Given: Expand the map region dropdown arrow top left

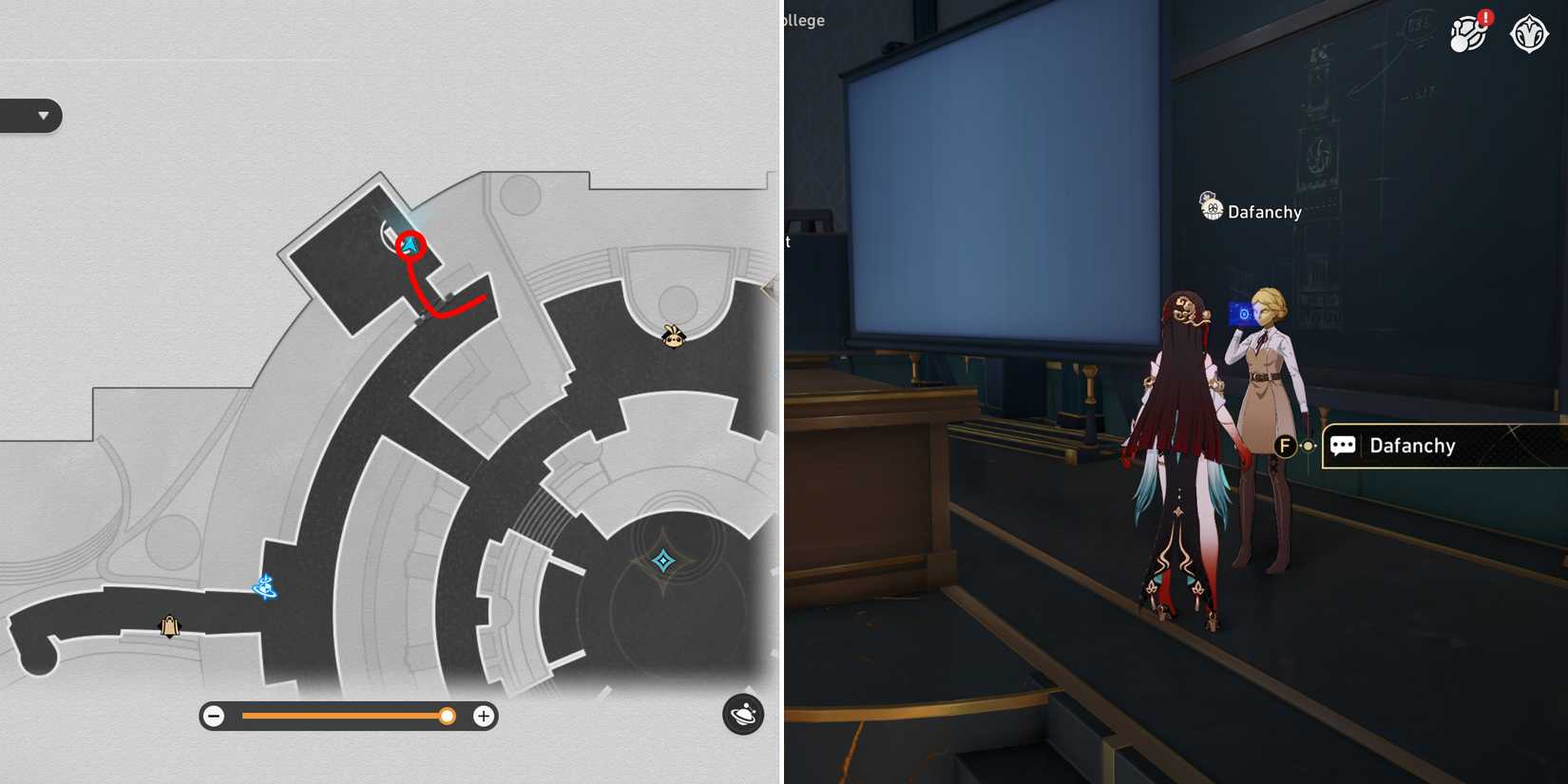Looking at the screenshot, I should click(x=42, y=115).
